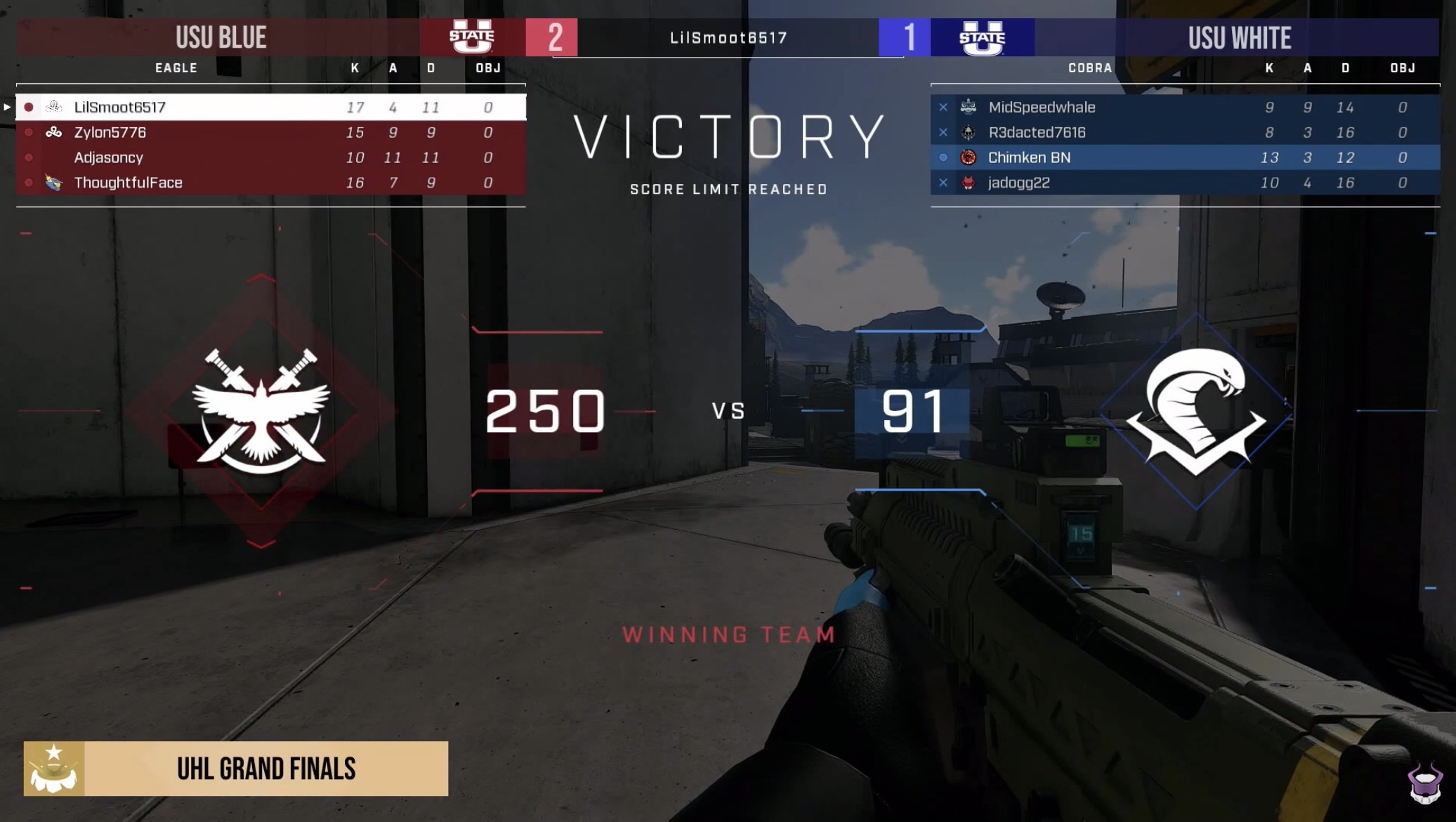The width and height of the screenshot is (1456, 822).
Task: Click the UHL Grand Finals banner
Action: click(236, 769)
